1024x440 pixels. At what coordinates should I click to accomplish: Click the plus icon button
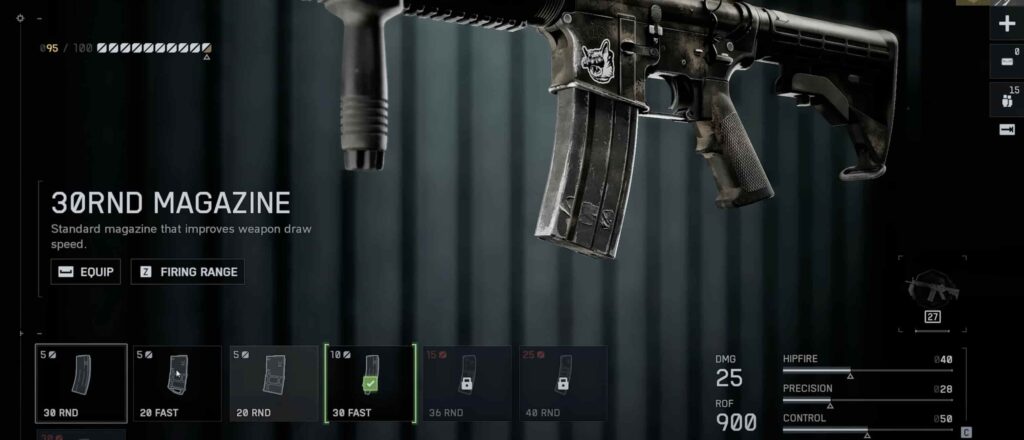tap(1007, 25)
